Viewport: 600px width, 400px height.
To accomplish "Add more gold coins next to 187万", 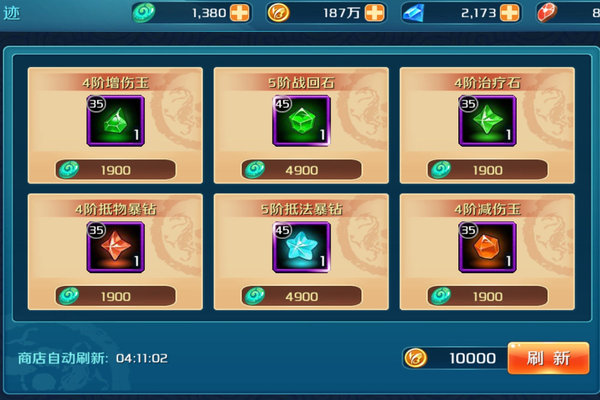I will coord(374,13).
